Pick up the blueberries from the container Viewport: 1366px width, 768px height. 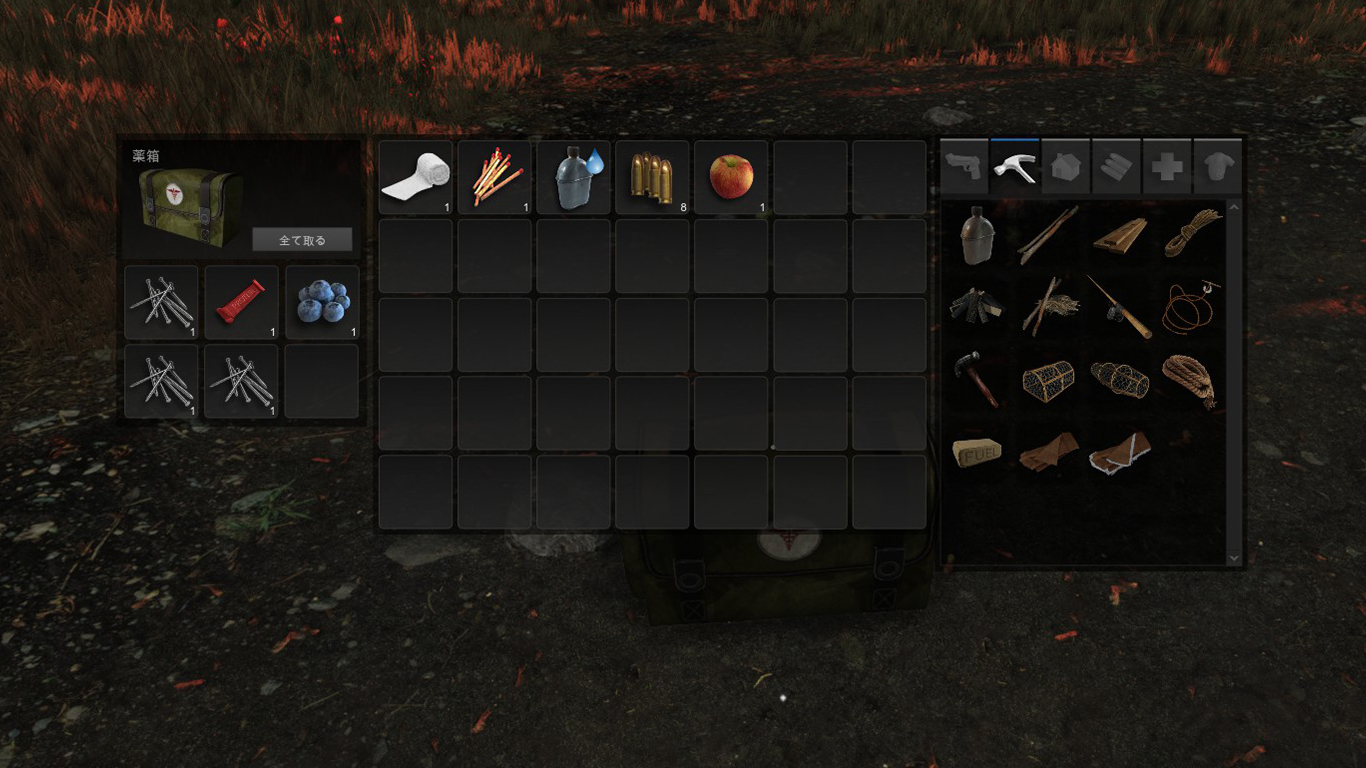[322, 301]
